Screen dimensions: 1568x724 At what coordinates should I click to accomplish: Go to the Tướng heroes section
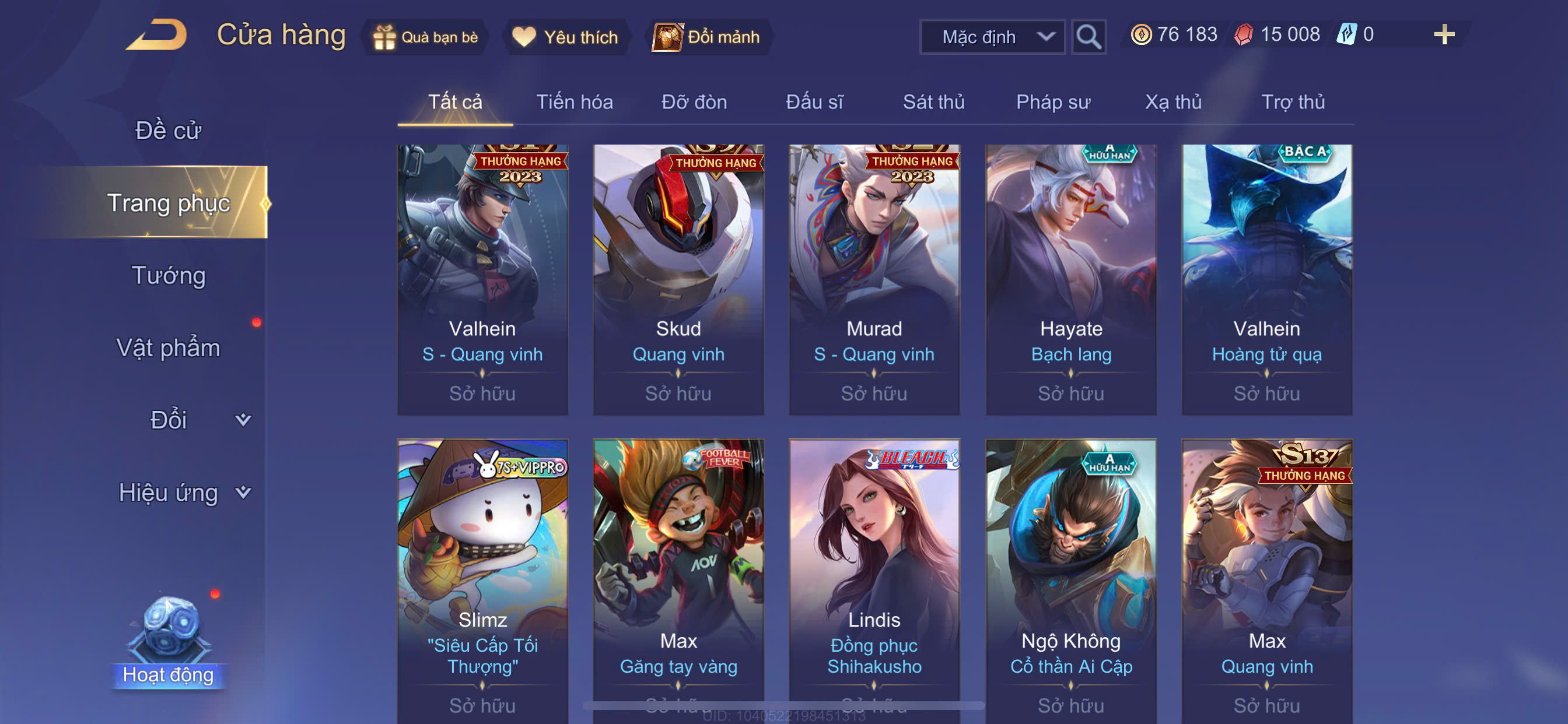(168, 276)
